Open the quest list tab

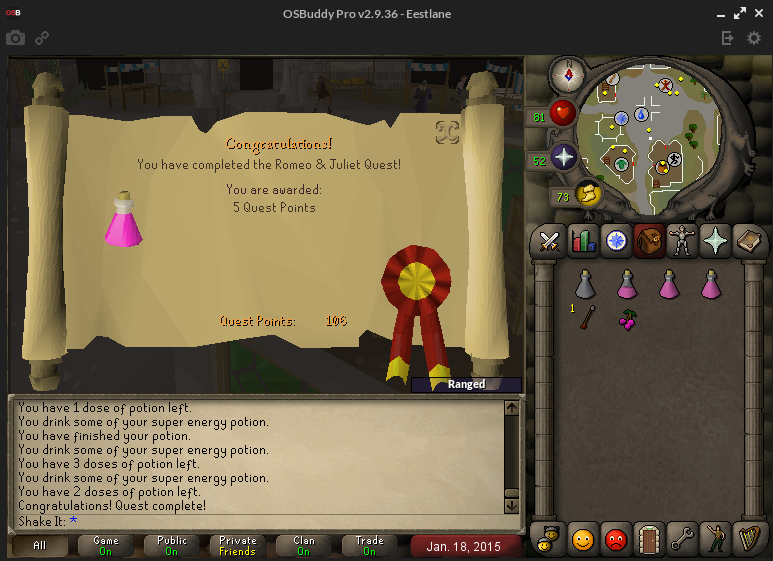615,241
